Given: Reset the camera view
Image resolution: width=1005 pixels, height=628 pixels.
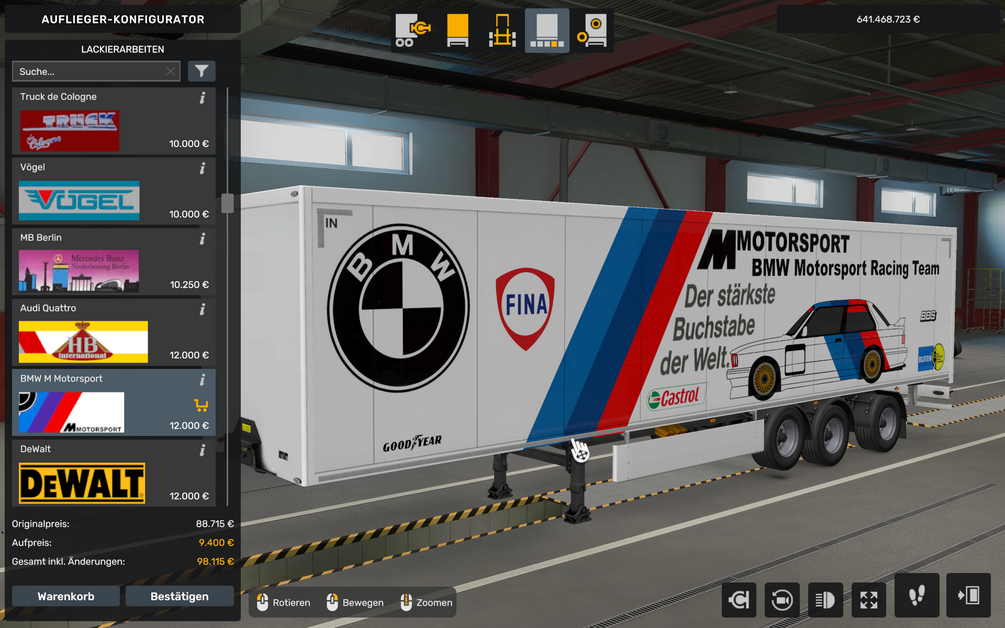Looking at the screenshot, I should click(x=781, y=599).
